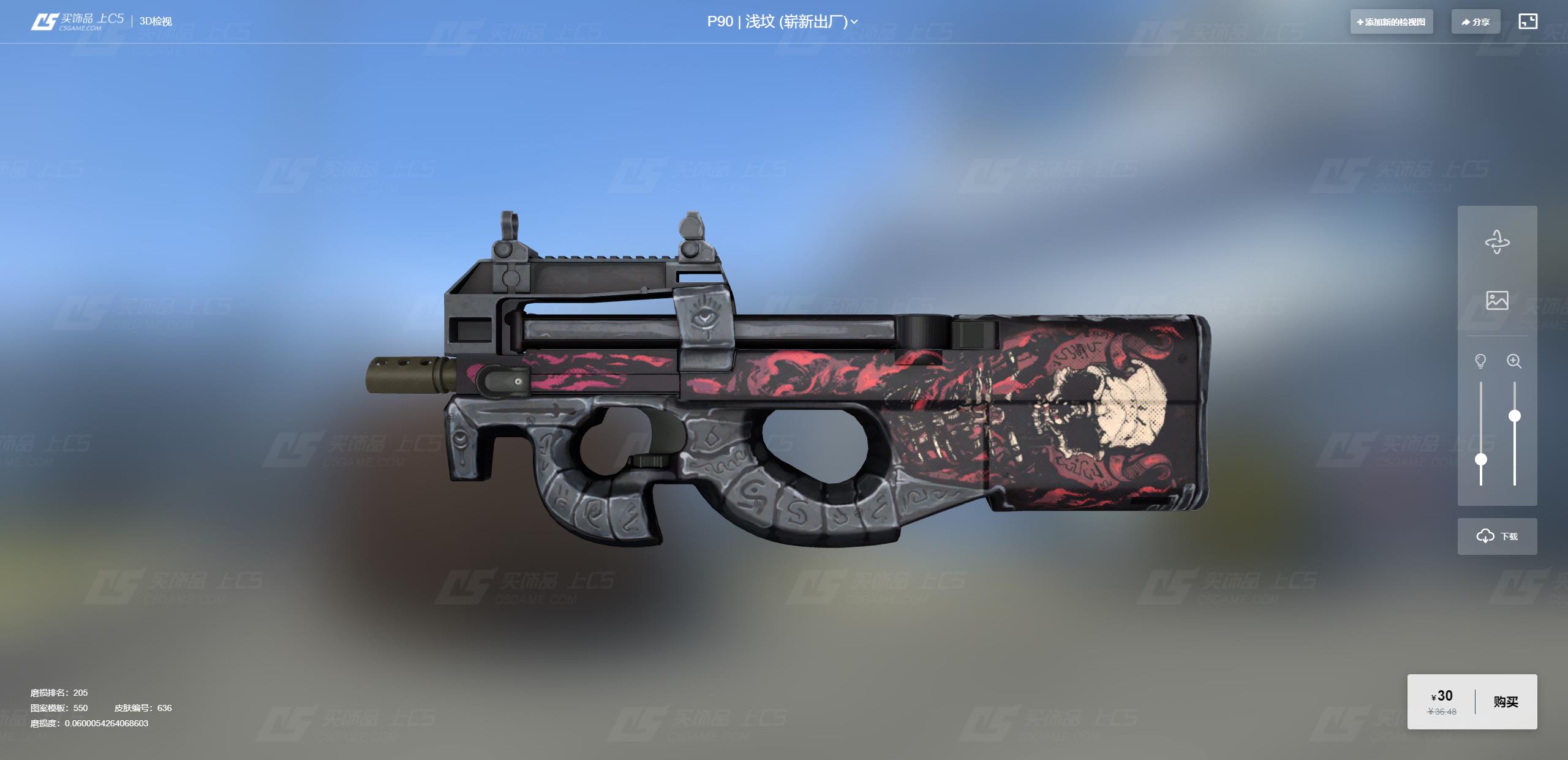Viewport: 1568px width, 760px height.
Task: Download the skin screenshot
Action: click(x=1497, y=536)
